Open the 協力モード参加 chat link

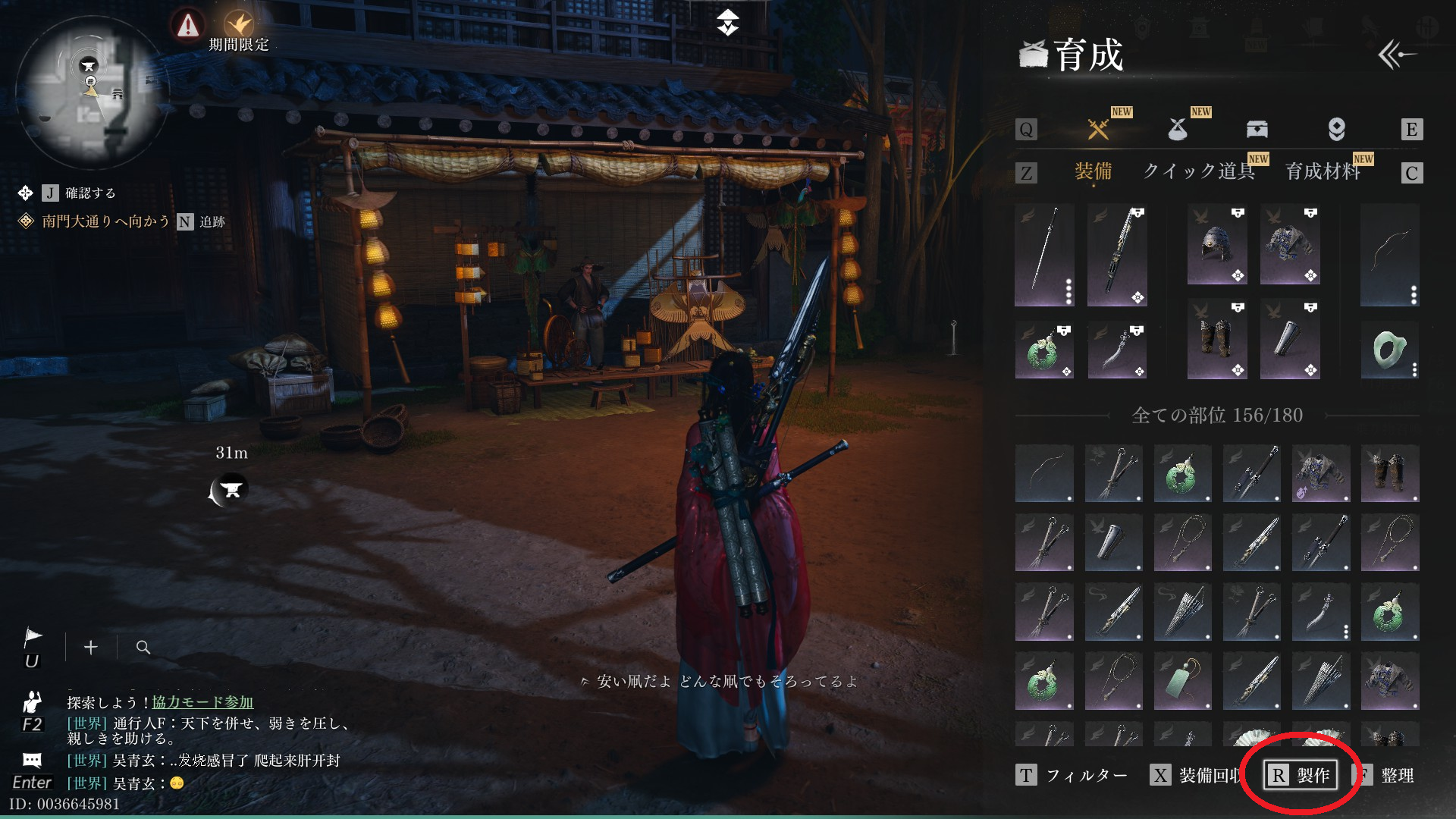point(202,702)
